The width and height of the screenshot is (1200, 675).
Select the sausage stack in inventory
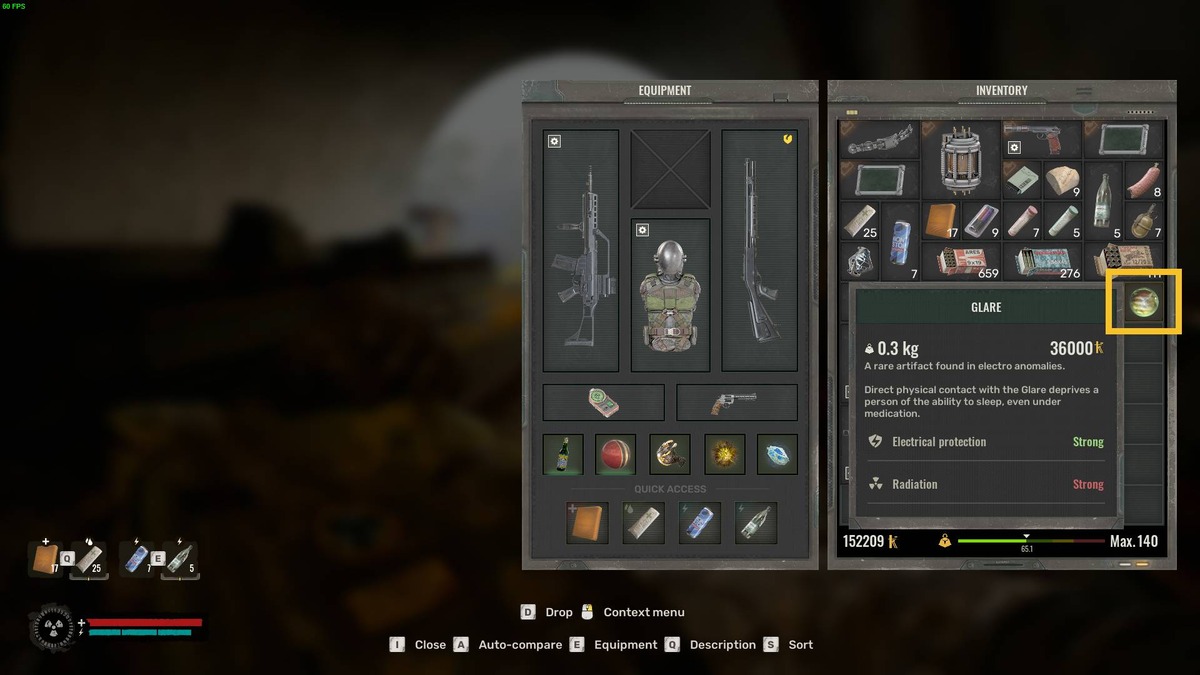[1143, 181]
